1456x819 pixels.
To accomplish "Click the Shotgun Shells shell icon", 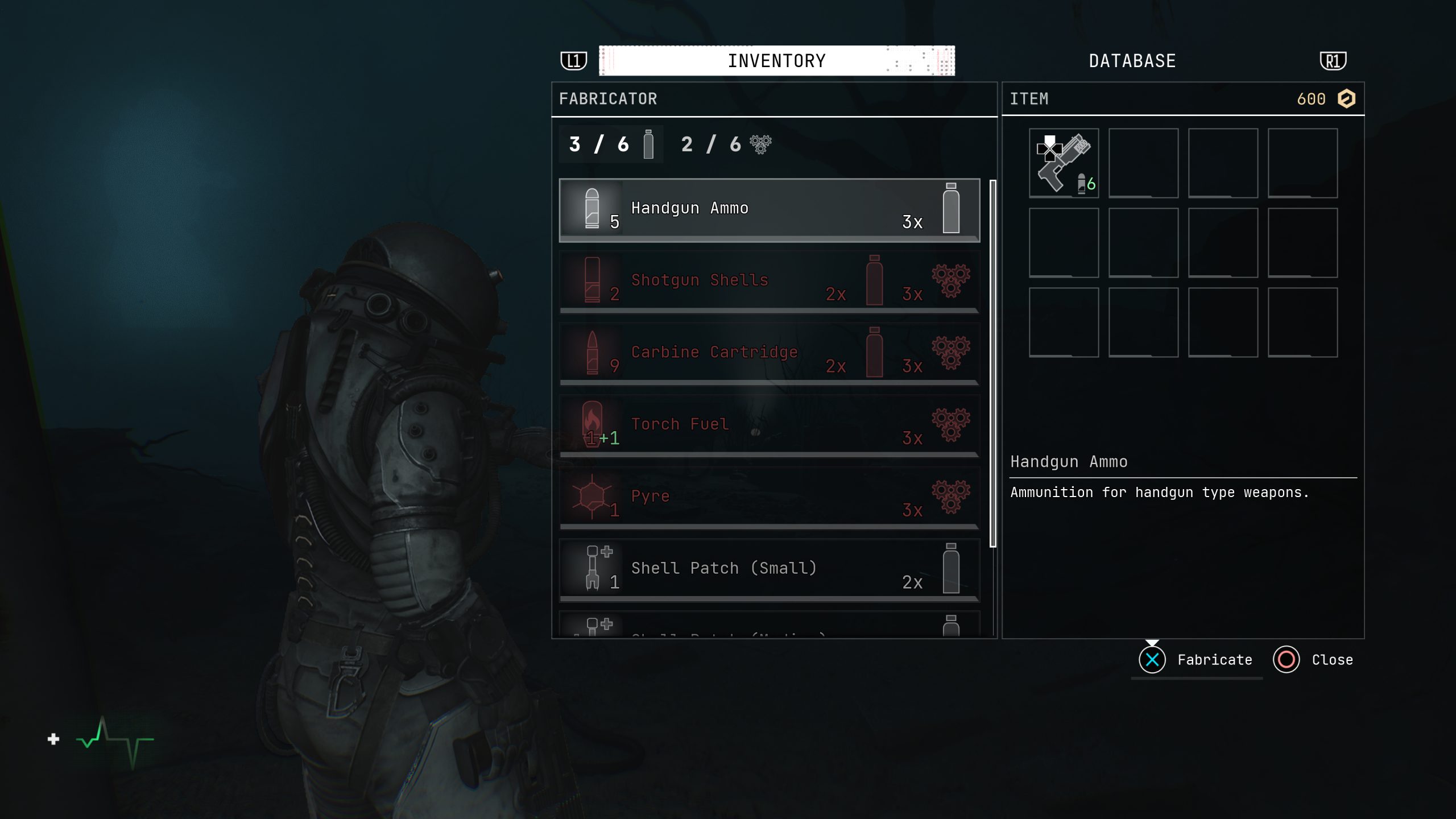I will coord(591,282).
